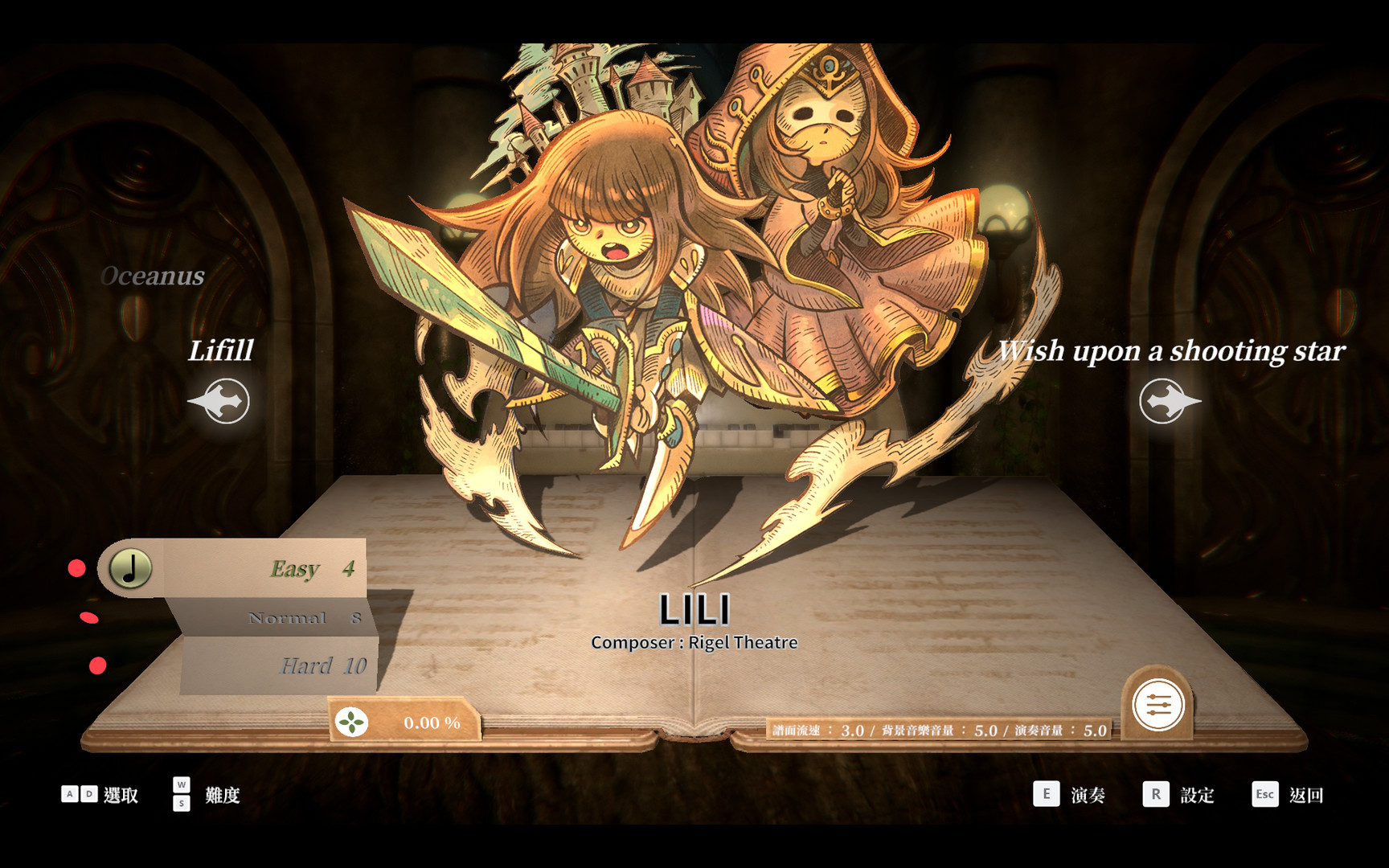Viewport: 1389px width, 868px height.
Task: Select the middle red difficulty dot
Action: 88,616
